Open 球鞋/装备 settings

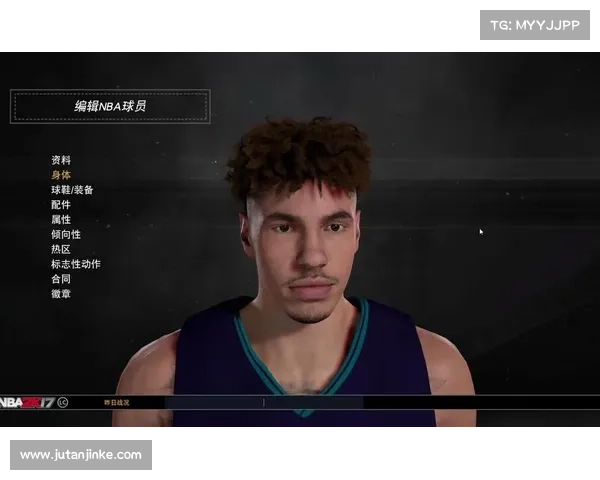72,190
